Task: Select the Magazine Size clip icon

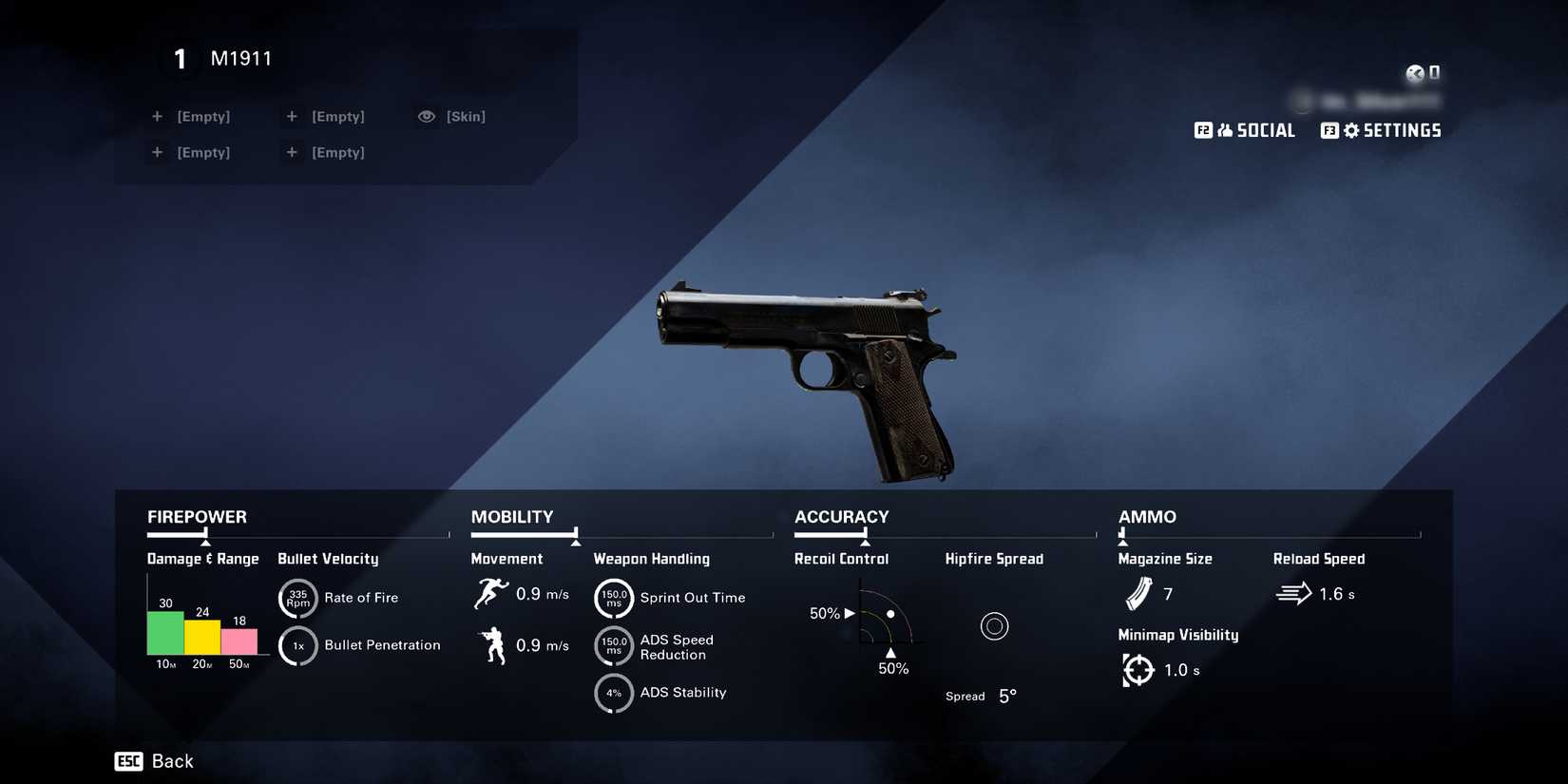Action: [1138, 594]
